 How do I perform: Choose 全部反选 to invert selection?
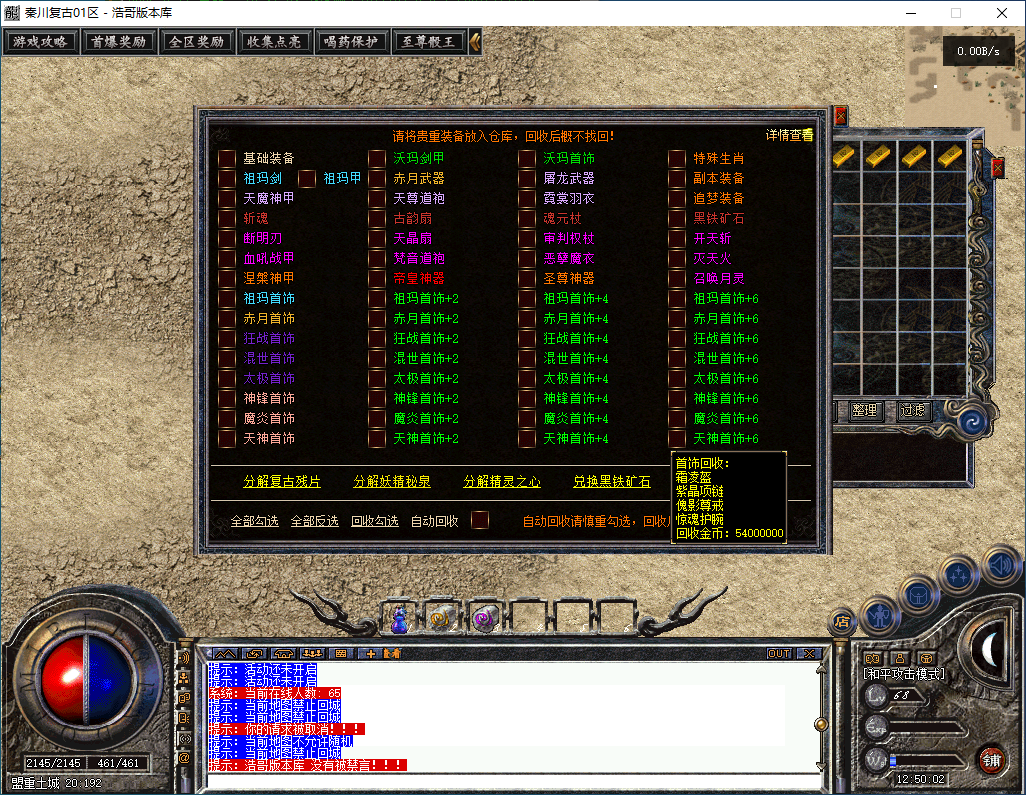click(x=314, y=521)
